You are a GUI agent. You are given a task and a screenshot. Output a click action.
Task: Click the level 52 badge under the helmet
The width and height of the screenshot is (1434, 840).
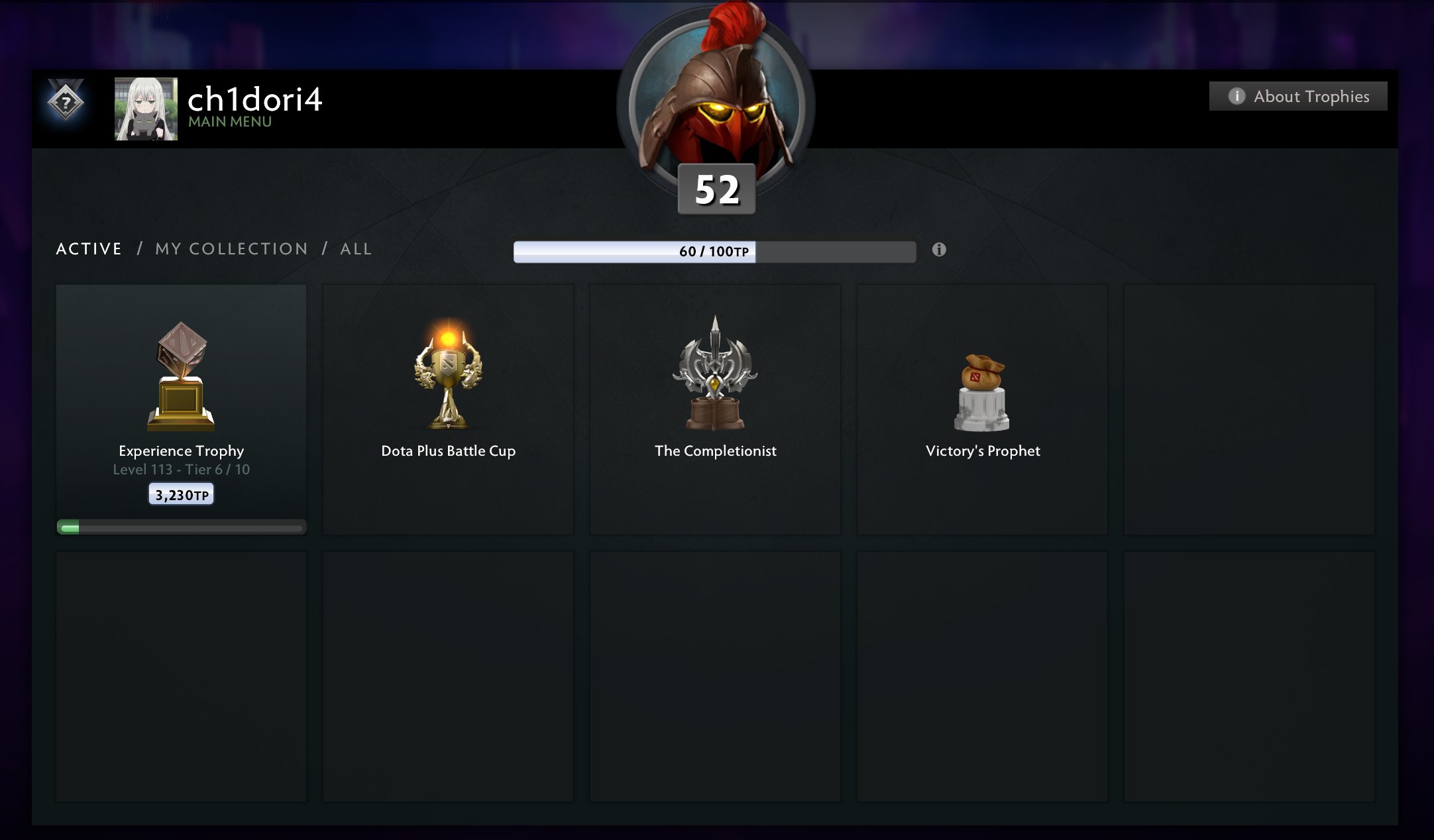click(x=717, y=191)
